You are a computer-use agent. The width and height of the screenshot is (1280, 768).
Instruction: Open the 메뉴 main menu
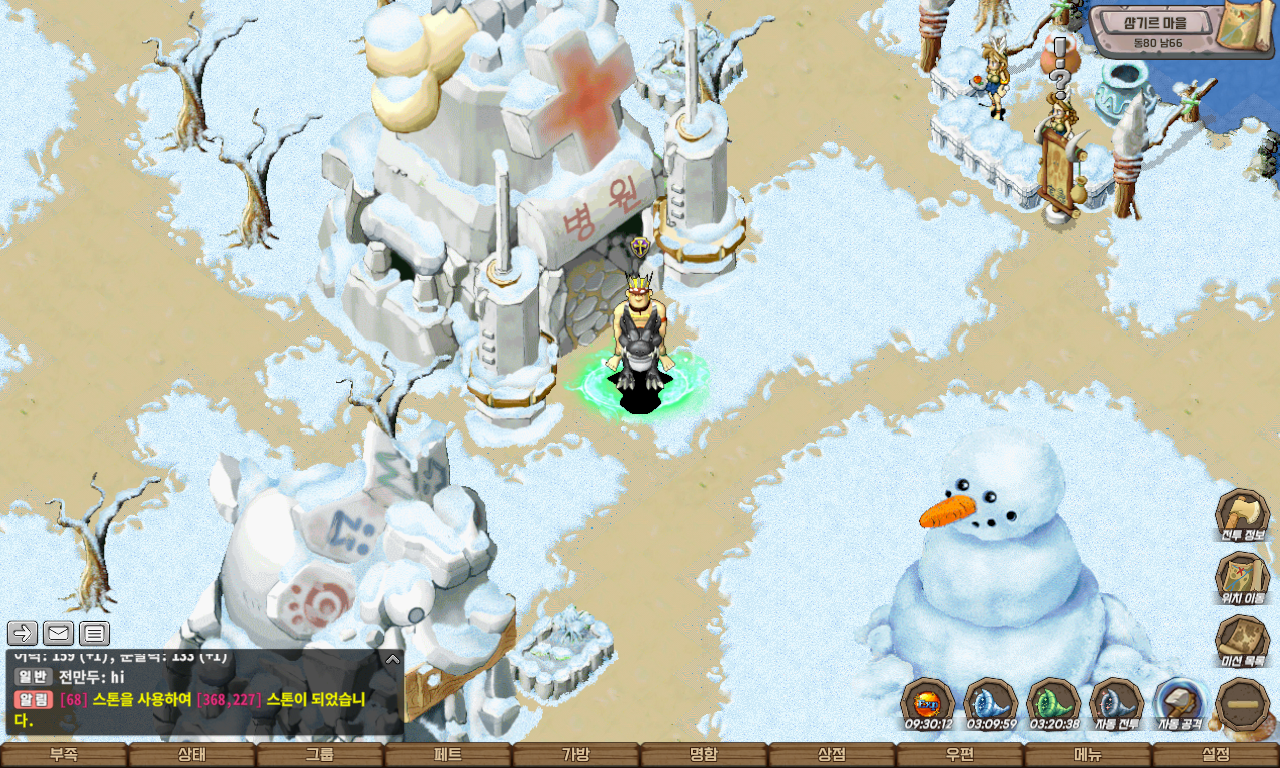1088,755
